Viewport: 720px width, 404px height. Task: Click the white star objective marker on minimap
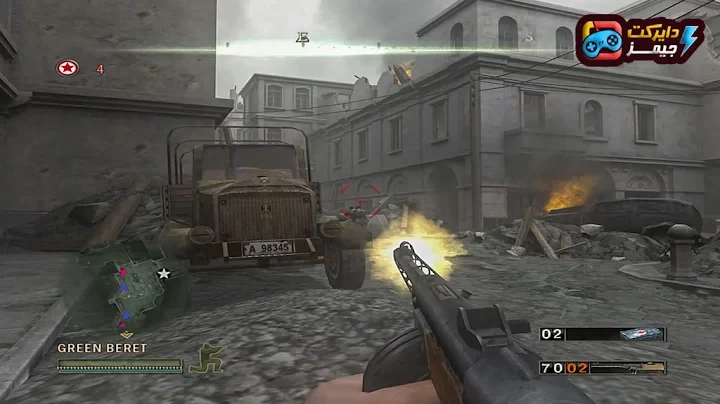163,273
